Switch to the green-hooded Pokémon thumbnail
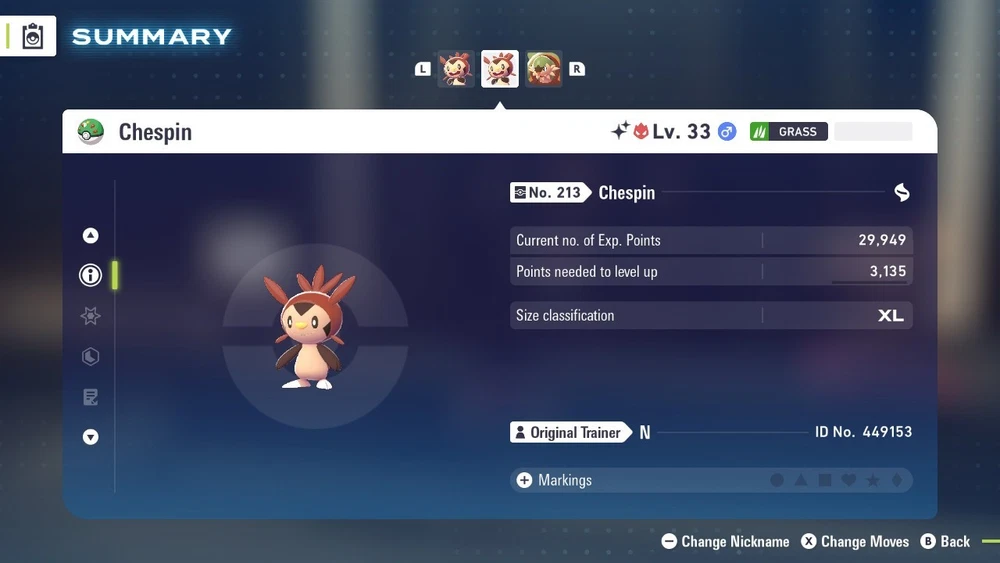Viewport: 1000px width, 563px height. click(x=544, y=69)
